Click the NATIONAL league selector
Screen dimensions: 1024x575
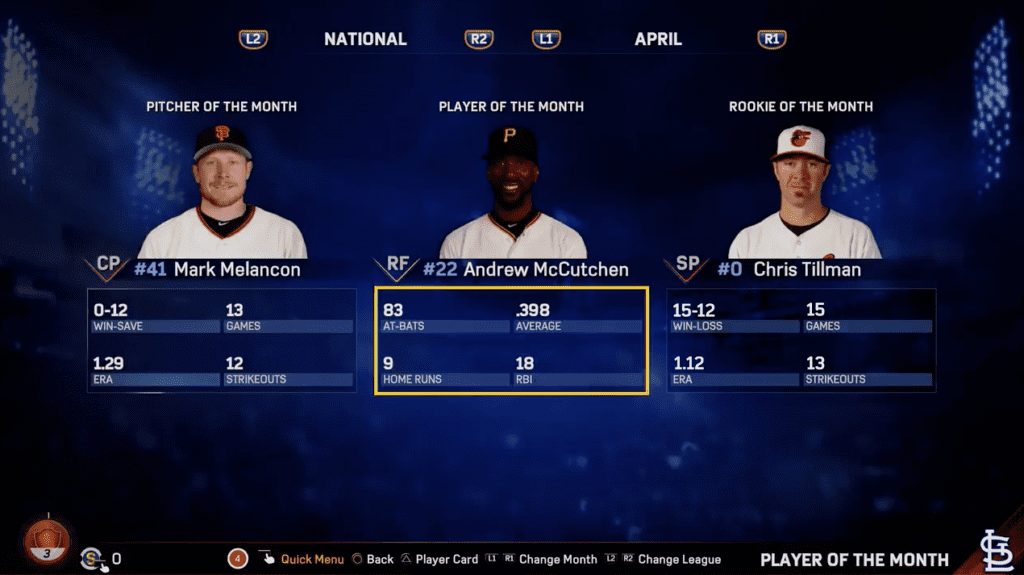pyautogui.click(x=365, y=39)
